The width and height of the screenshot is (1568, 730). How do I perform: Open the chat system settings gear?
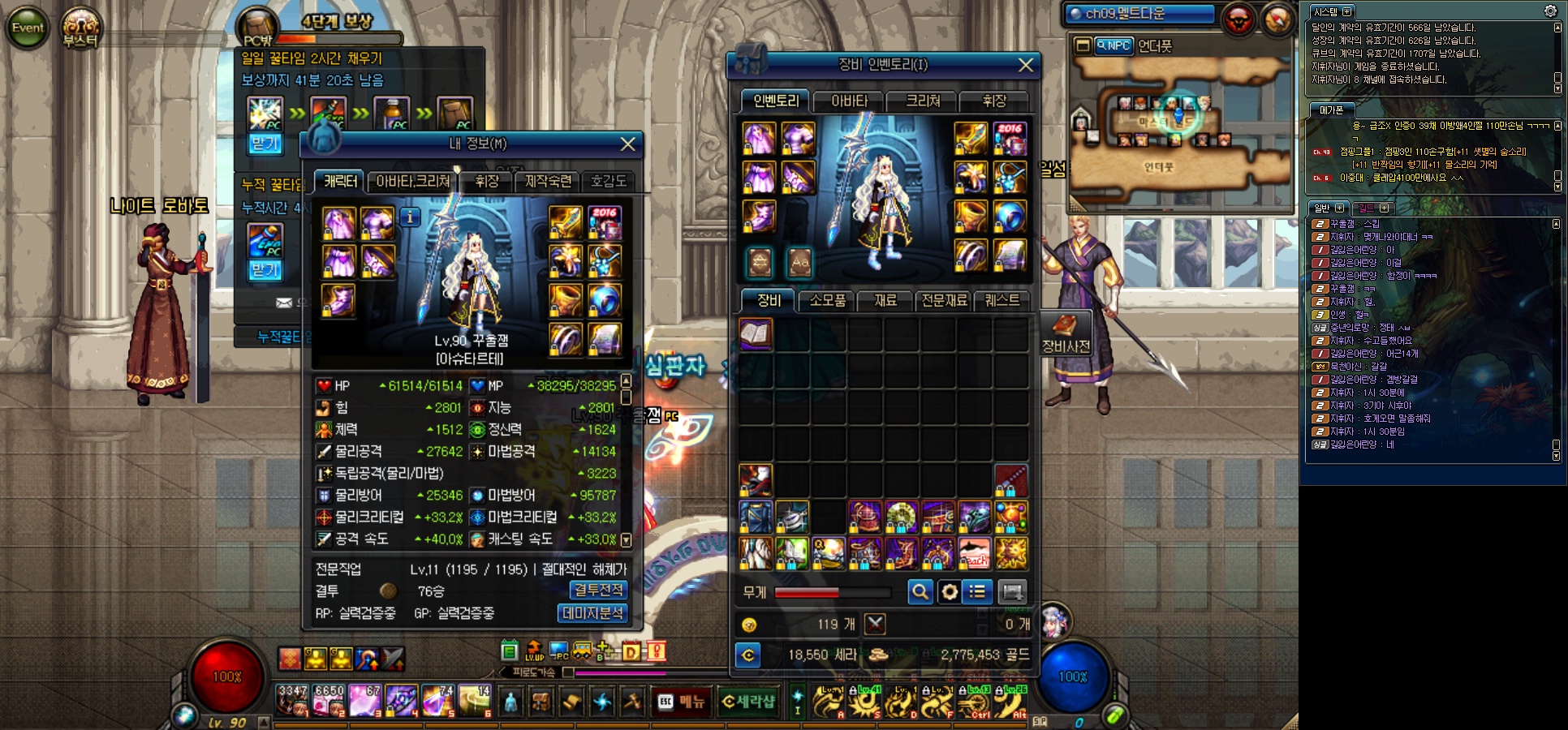click(x=1550, y=11)
